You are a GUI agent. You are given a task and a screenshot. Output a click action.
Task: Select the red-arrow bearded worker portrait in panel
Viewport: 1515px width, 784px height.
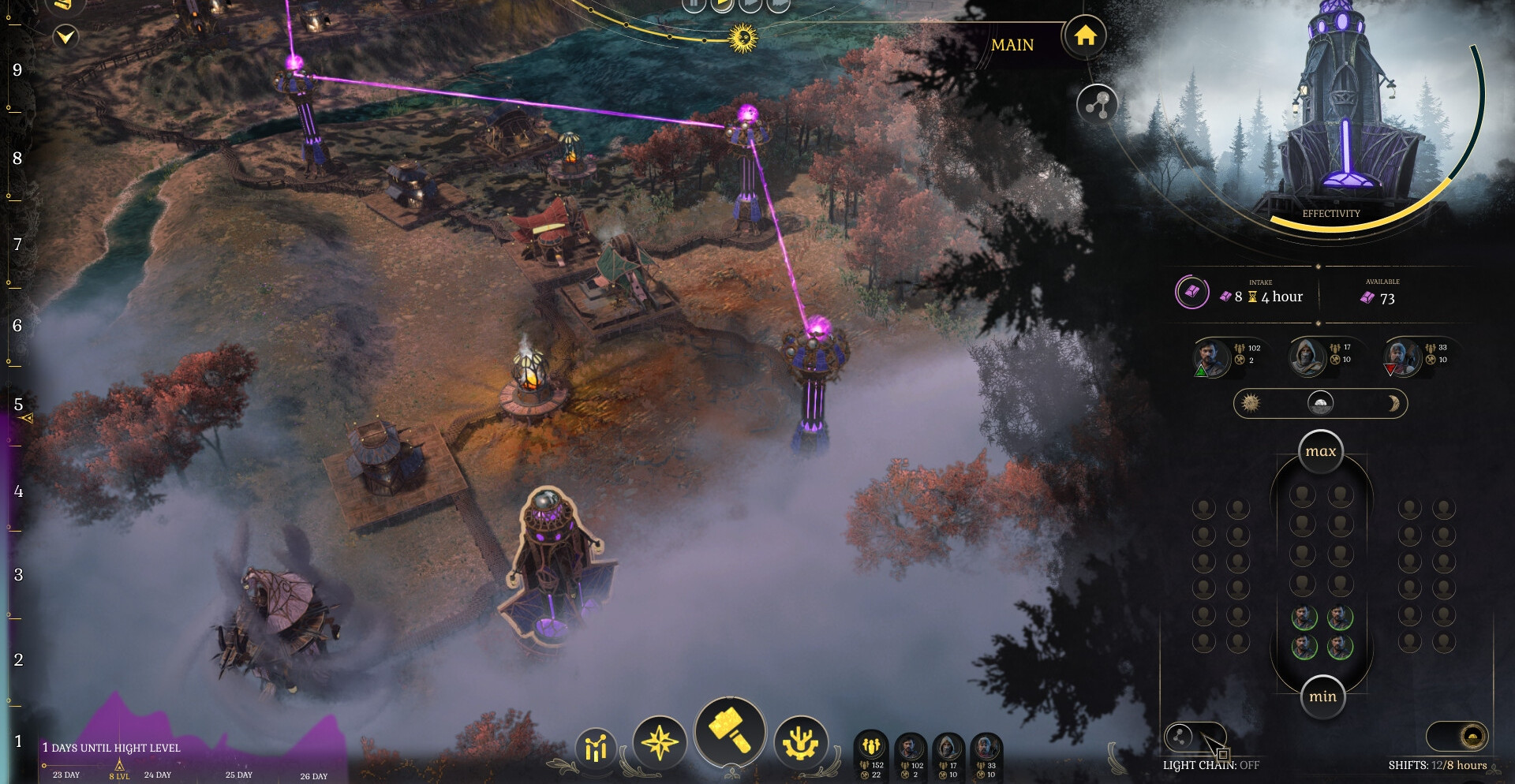(x=1401, y=357)
